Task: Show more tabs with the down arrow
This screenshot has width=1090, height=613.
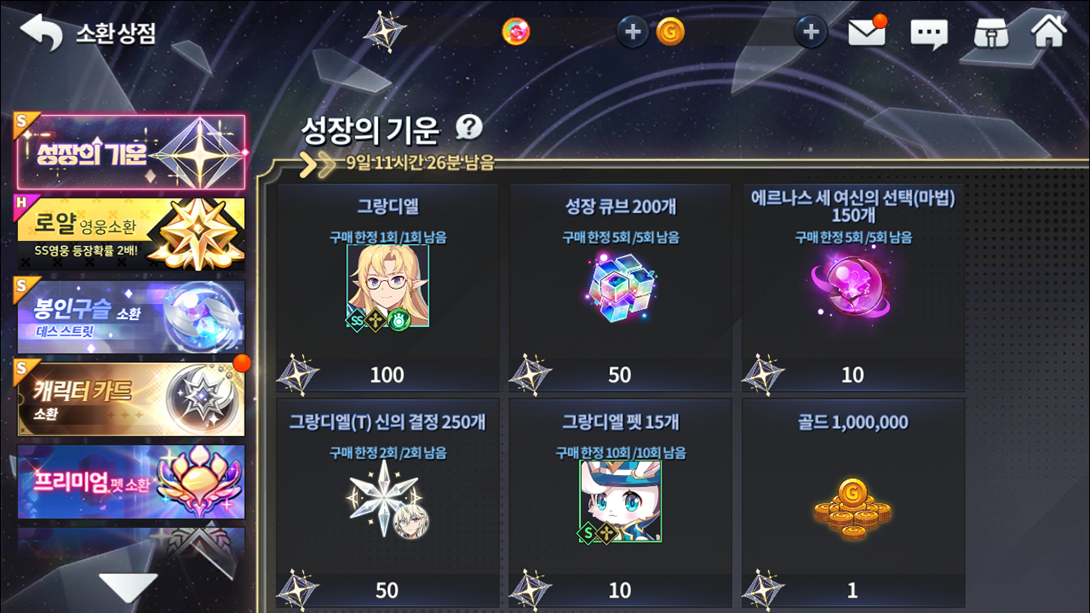Action: pyautogui.click(x=128, y=587)
